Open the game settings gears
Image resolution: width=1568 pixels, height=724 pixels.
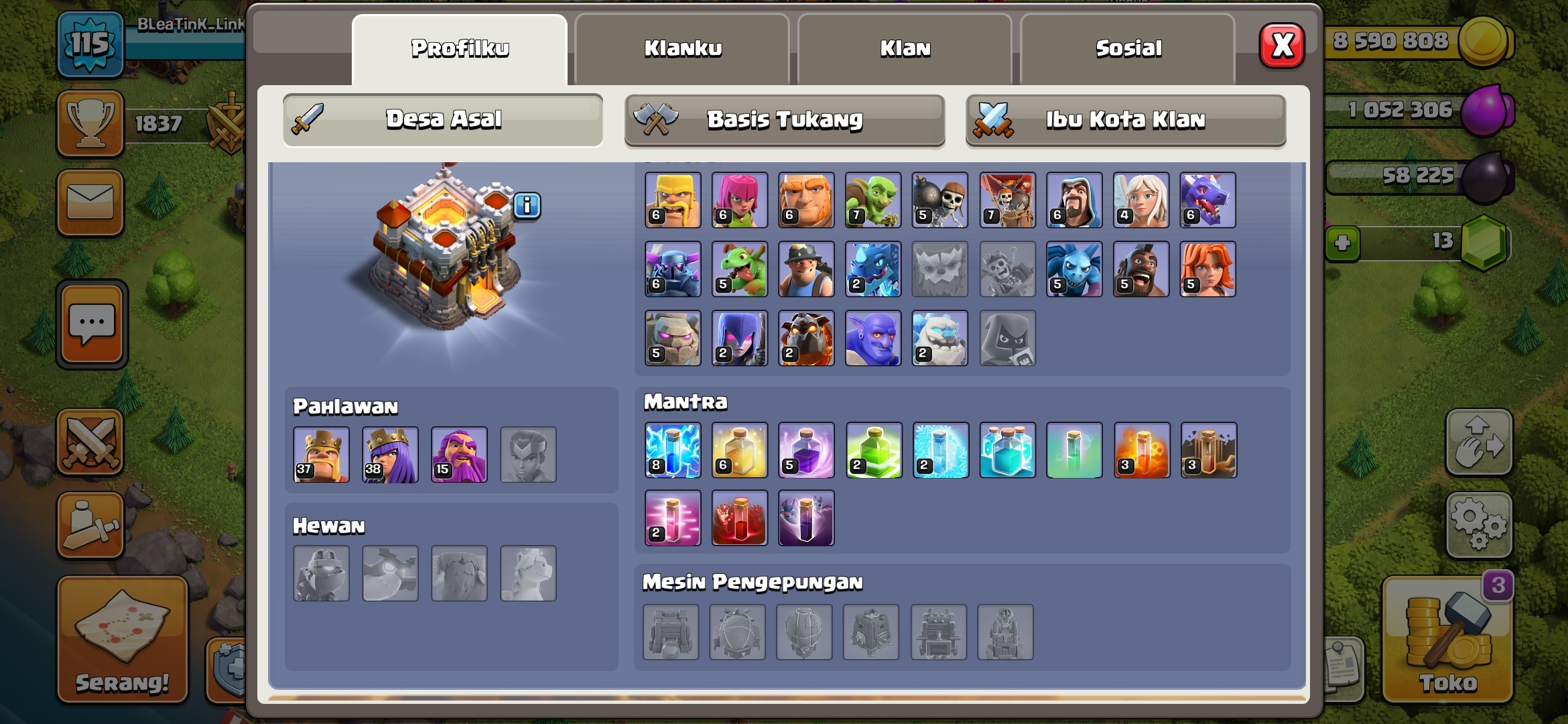click(x=1479, y=525)
